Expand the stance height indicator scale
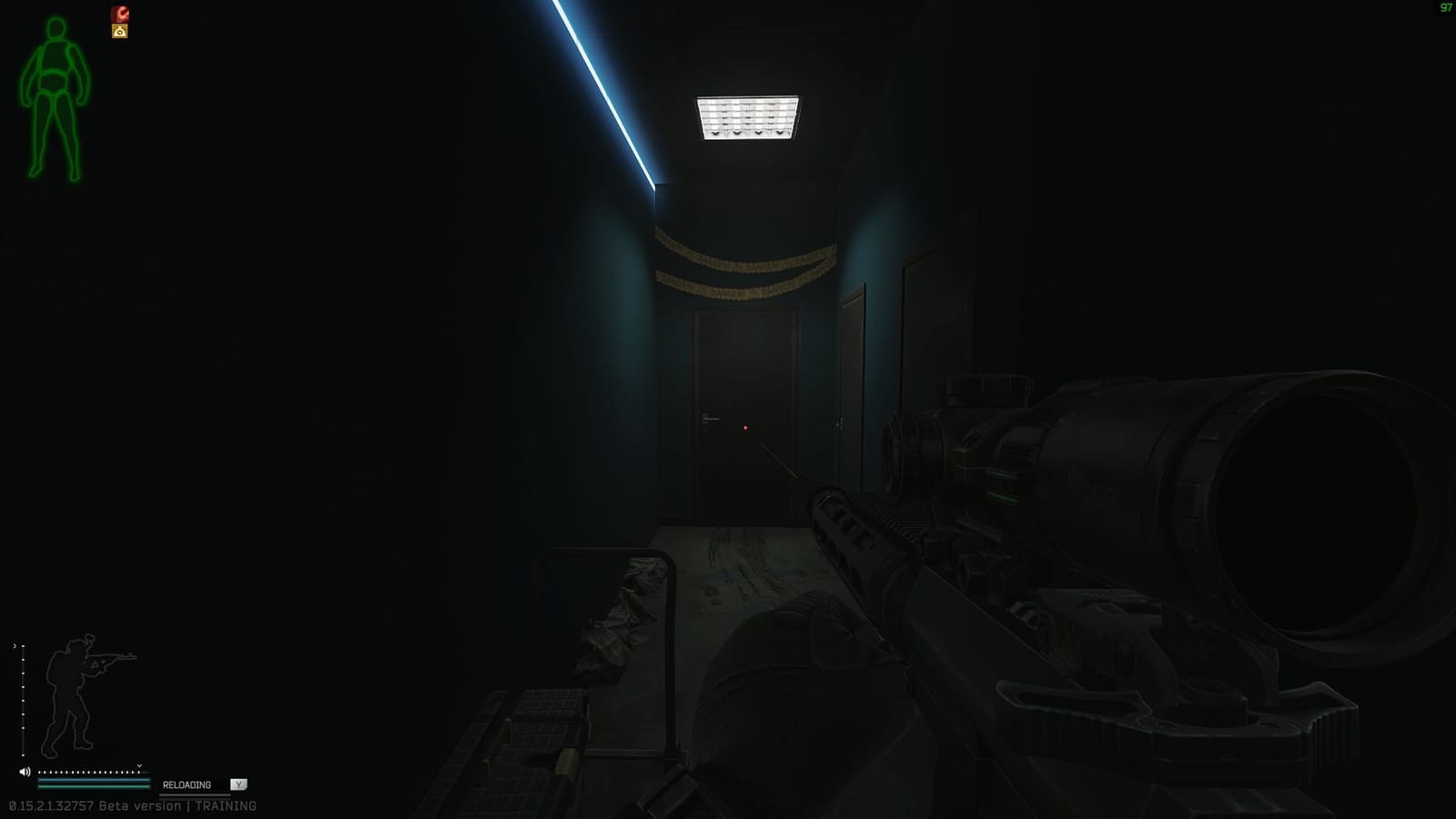The height and width of the screenshot is (819, 1456). coord(23,701)
